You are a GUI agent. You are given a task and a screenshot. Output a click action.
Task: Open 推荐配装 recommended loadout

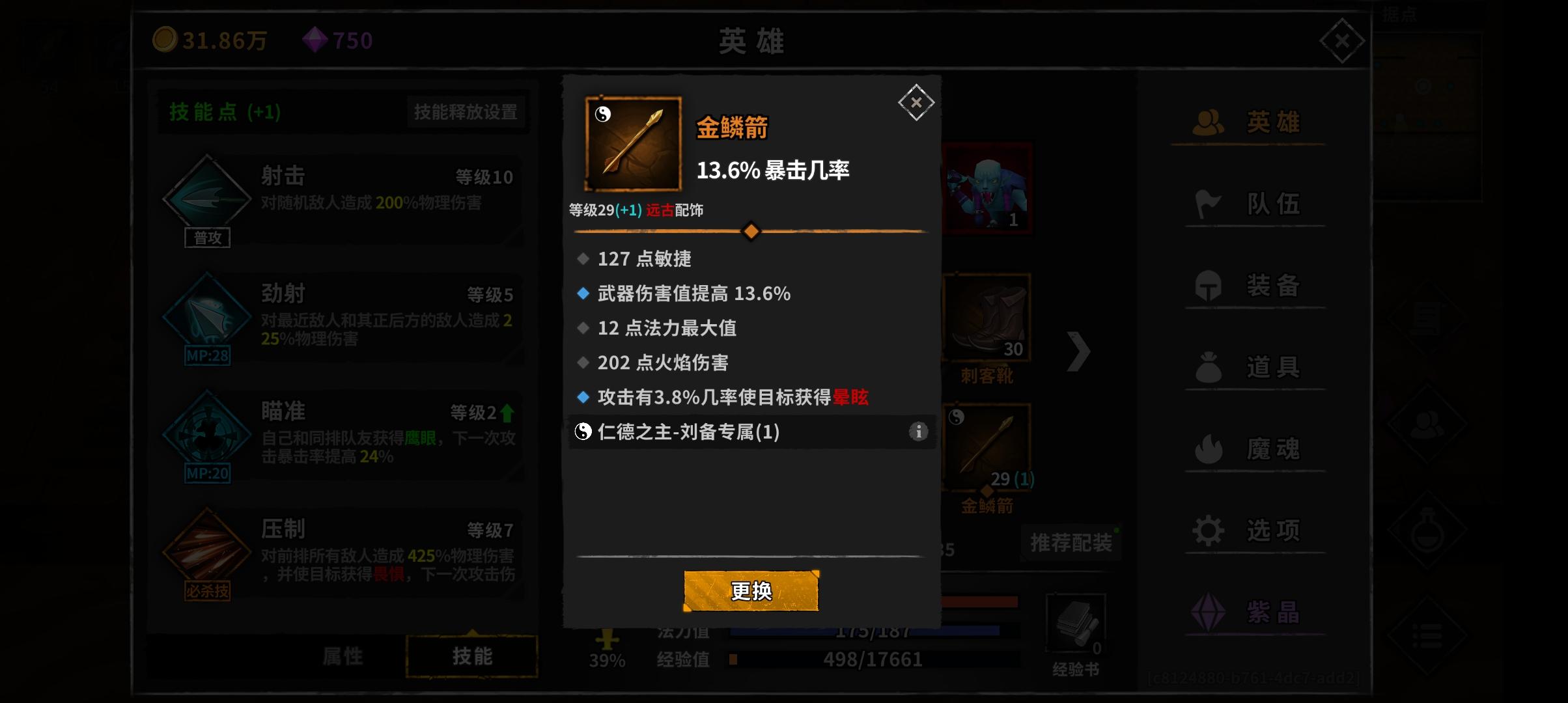coord(1071,540)
